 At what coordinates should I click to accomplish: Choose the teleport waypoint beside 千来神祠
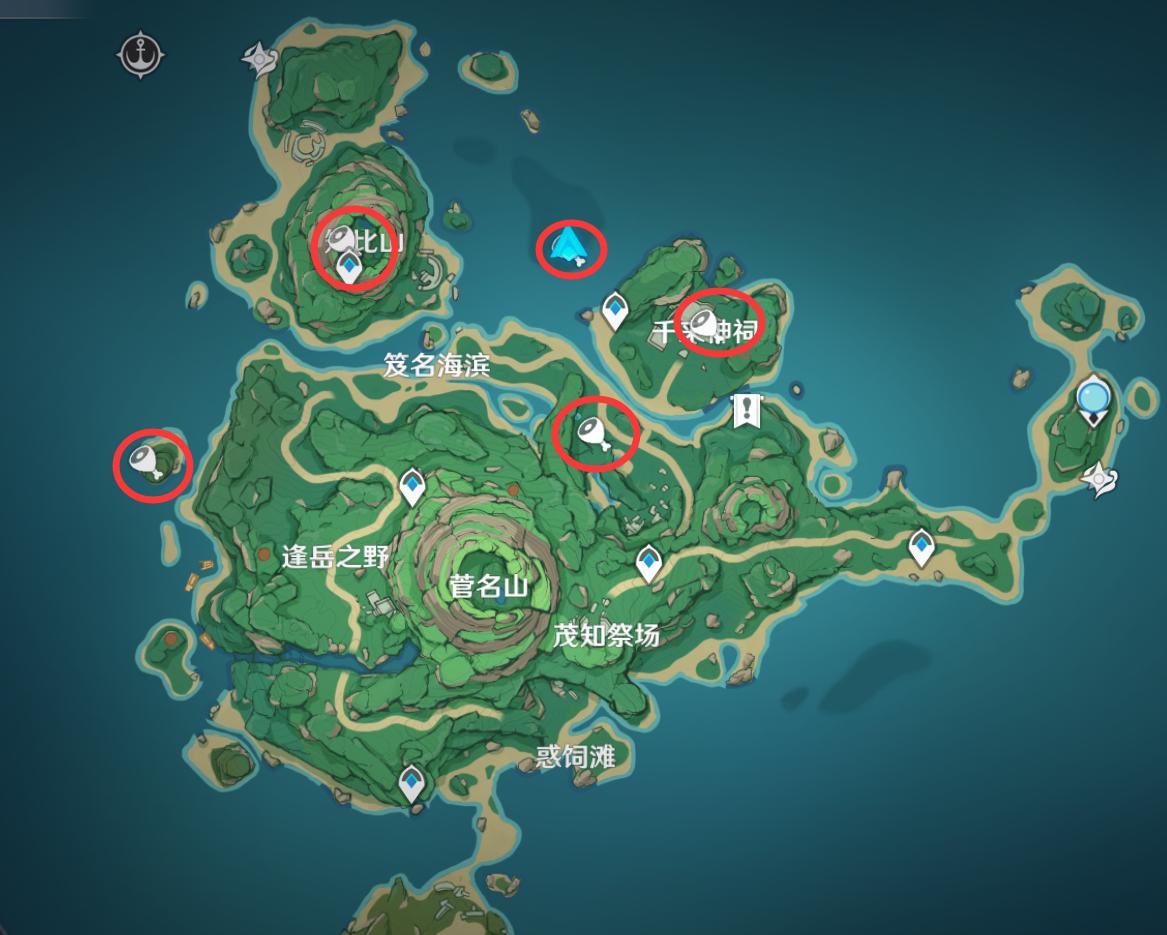click(x=614, y=309)
